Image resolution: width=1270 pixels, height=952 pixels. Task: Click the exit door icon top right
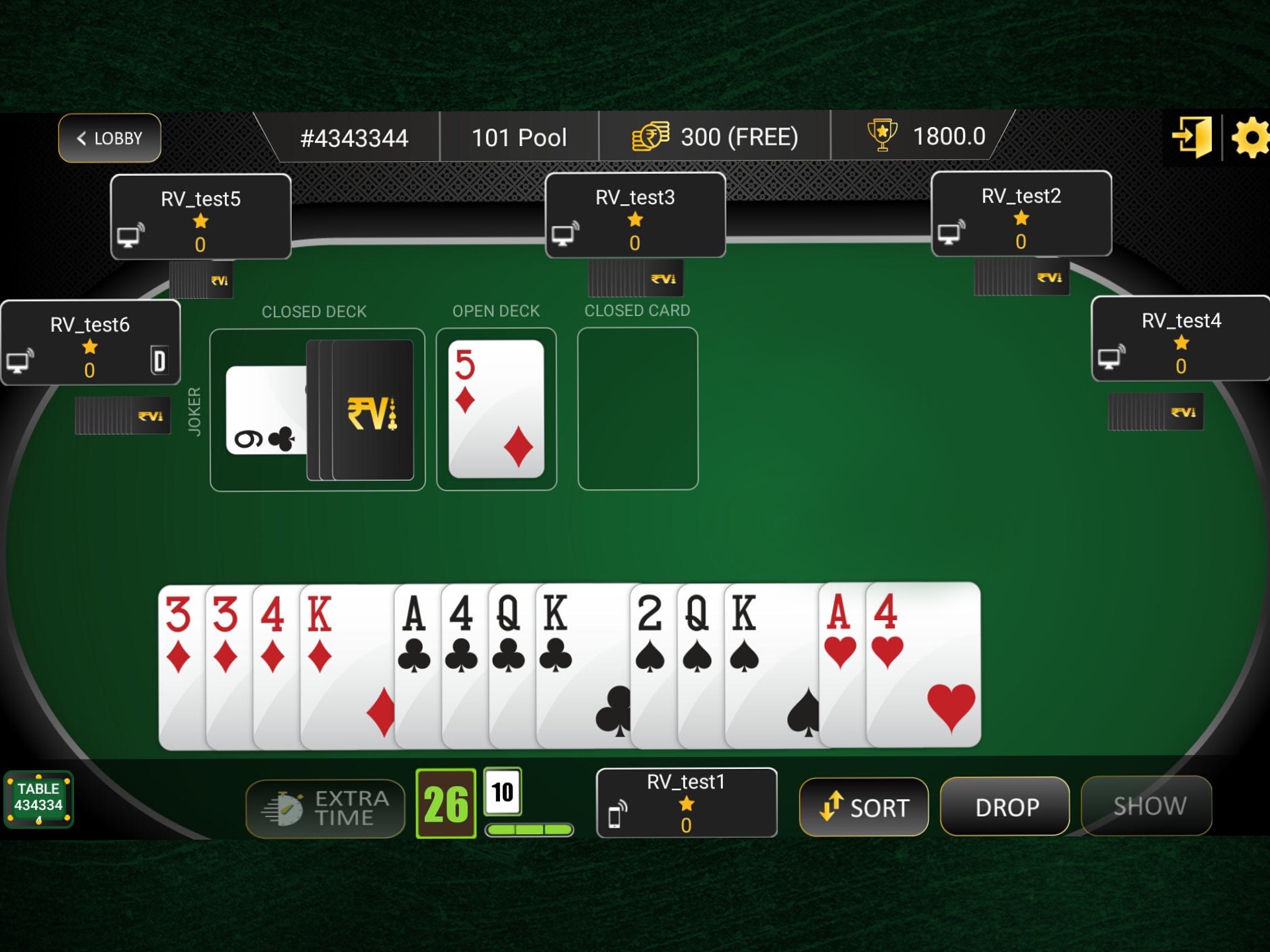[x=1193, y=137]
